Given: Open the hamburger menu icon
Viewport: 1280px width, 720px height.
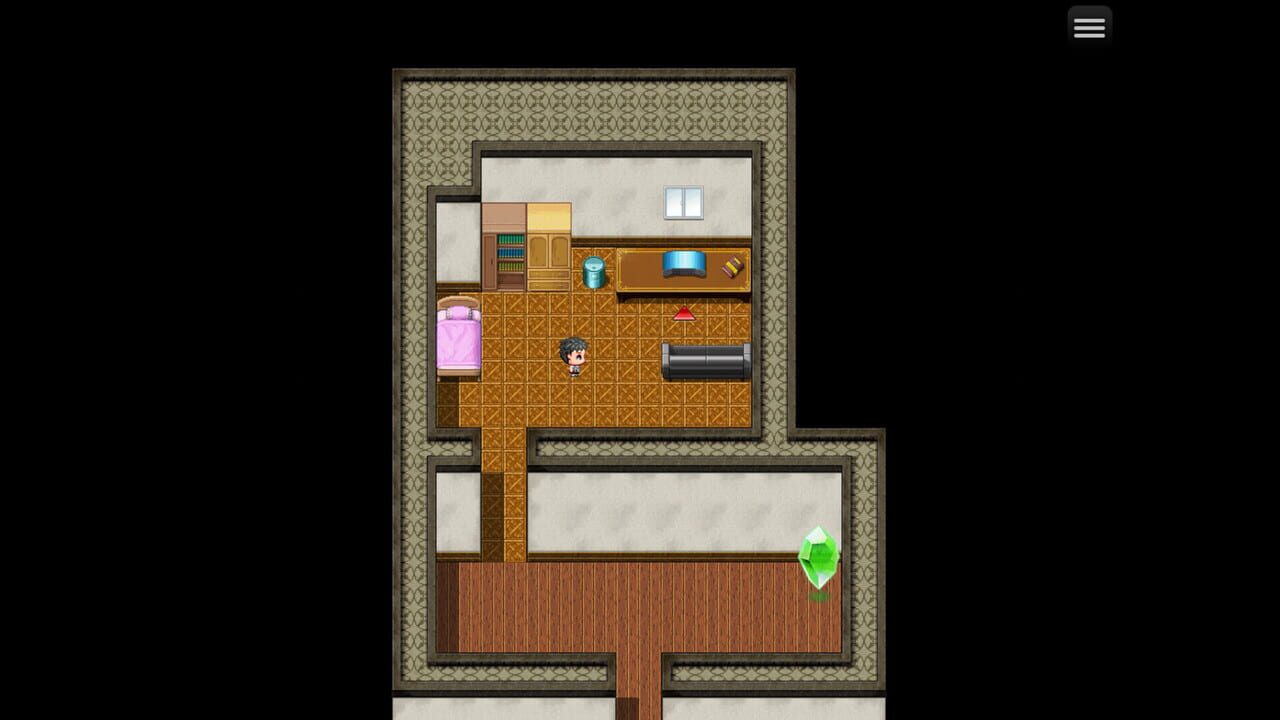Looking at the screenshot, I should click(x=1089, y=26).
